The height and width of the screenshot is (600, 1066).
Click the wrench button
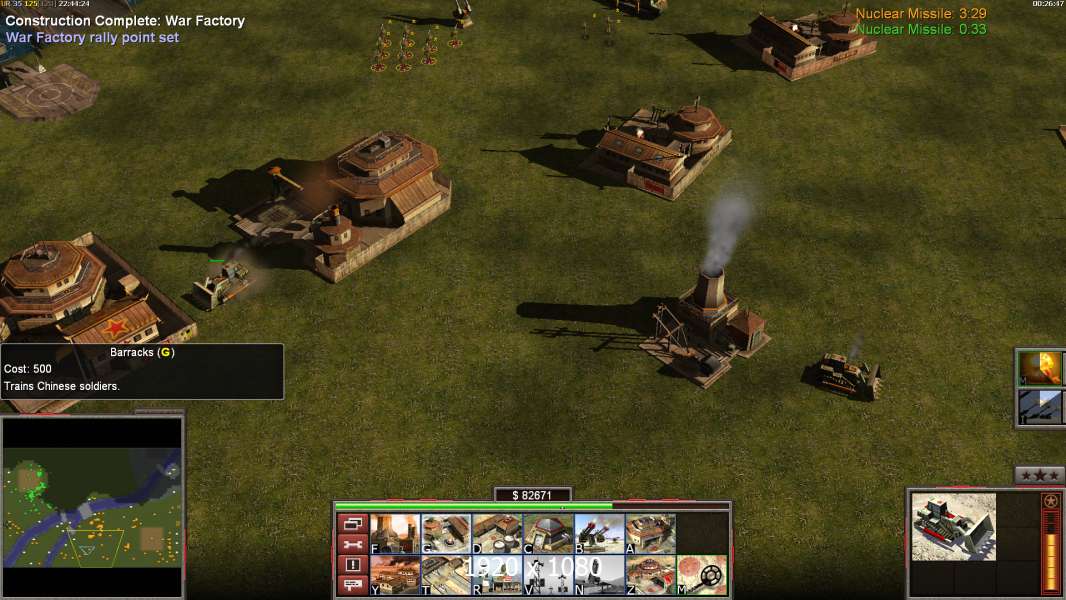[351, 544]
